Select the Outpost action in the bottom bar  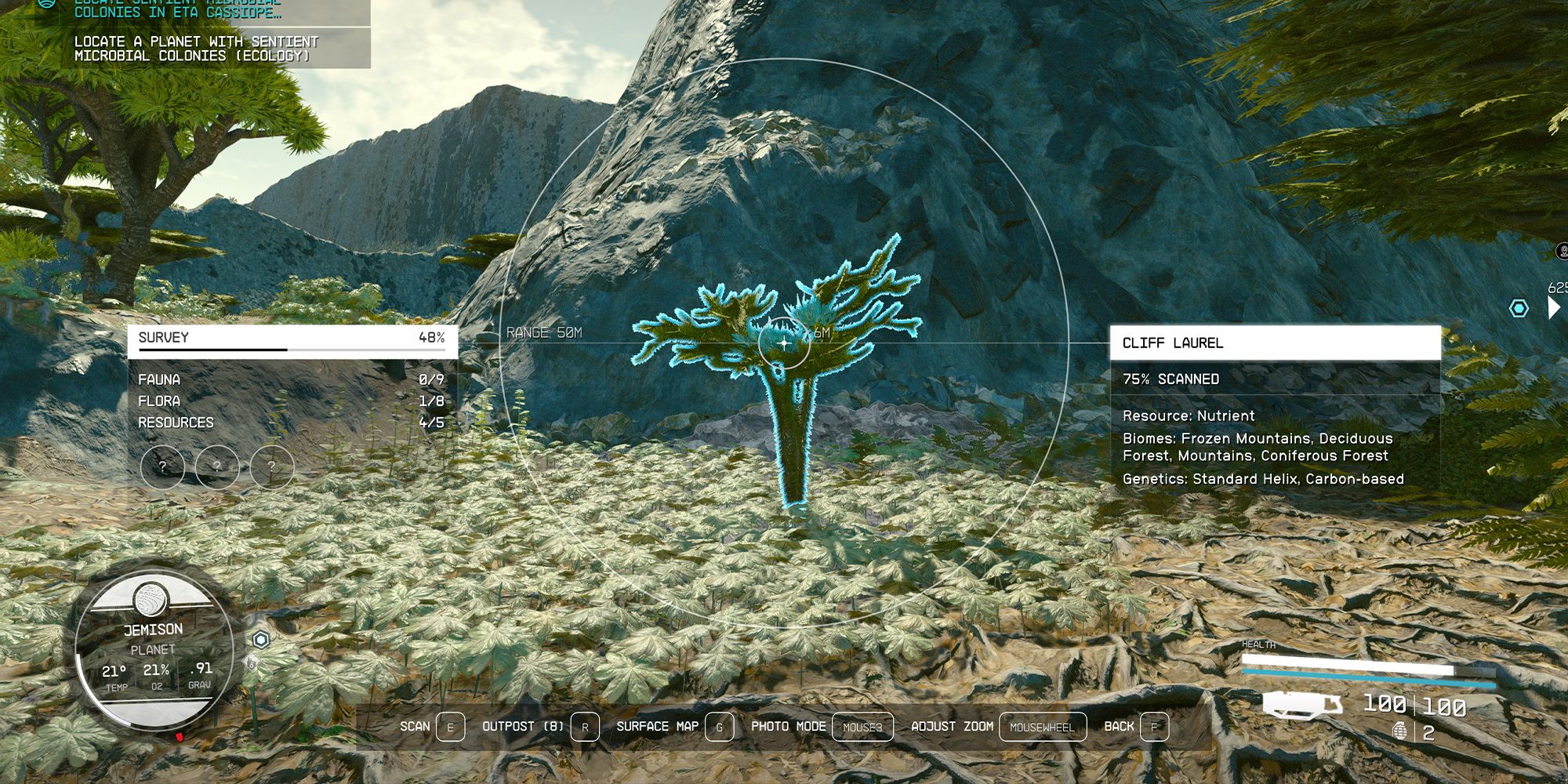(522, 727)
